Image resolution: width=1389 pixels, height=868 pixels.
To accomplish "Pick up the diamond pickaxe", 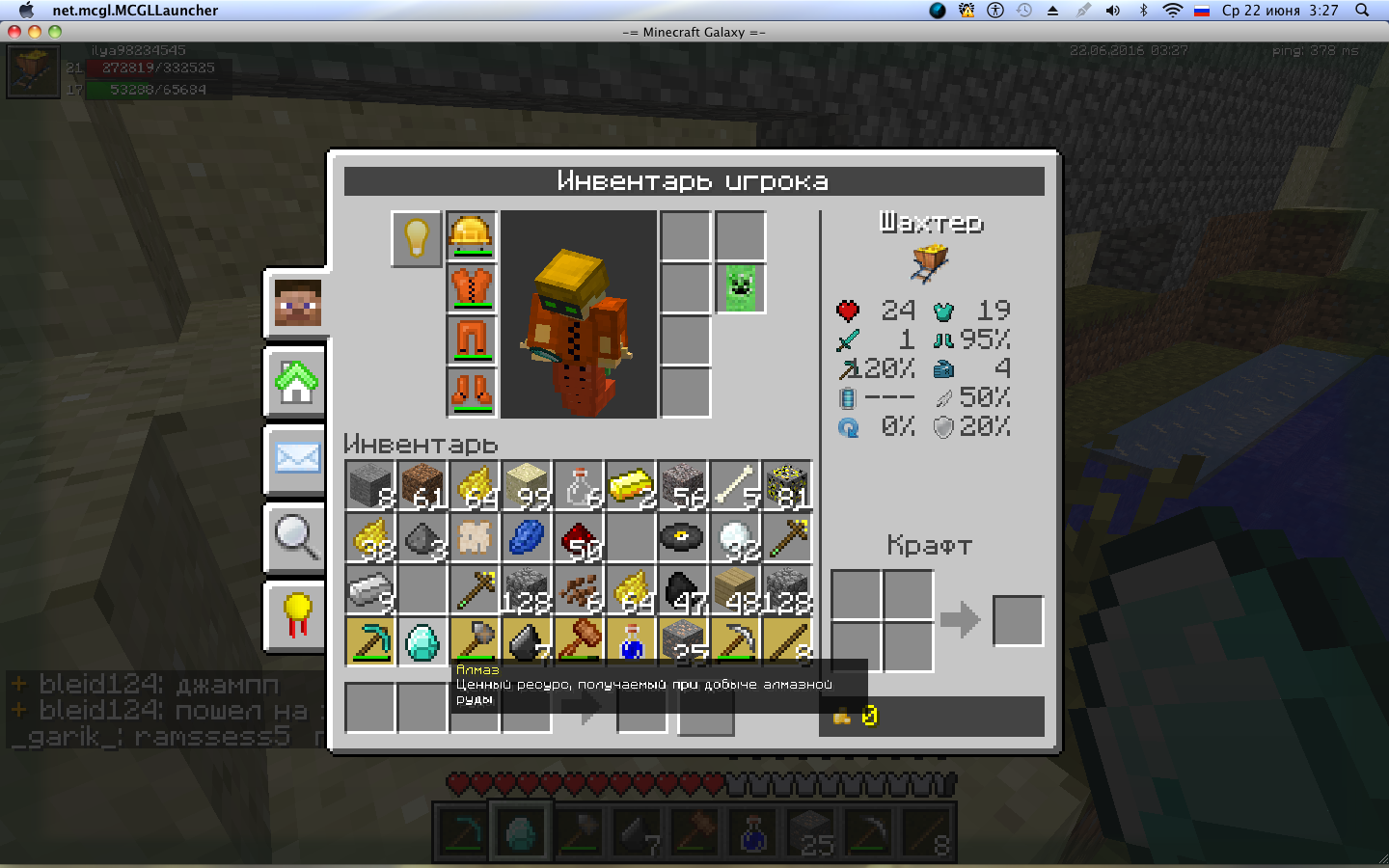I will 370,641.
